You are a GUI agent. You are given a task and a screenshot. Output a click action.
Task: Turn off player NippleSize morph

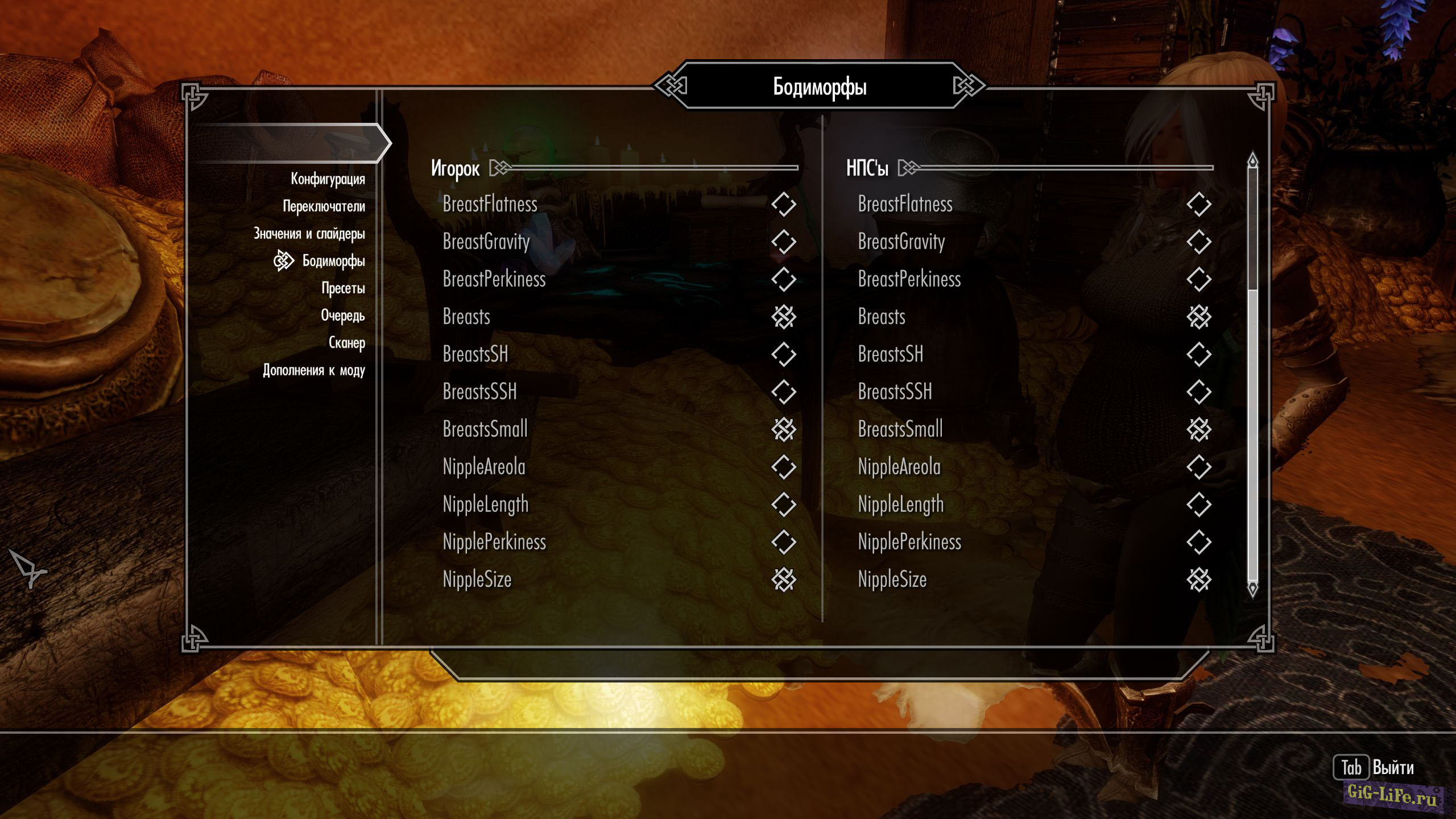(783, 580)
